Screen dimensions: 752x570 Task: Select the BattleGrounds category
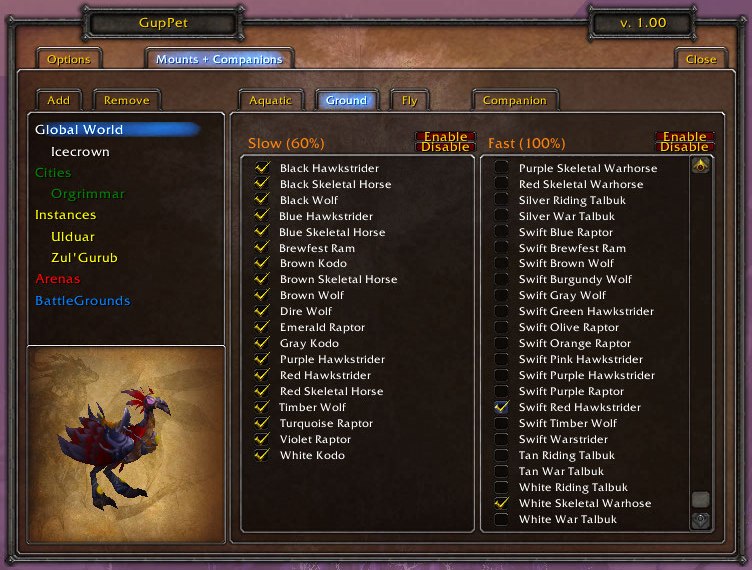point(83,301)
